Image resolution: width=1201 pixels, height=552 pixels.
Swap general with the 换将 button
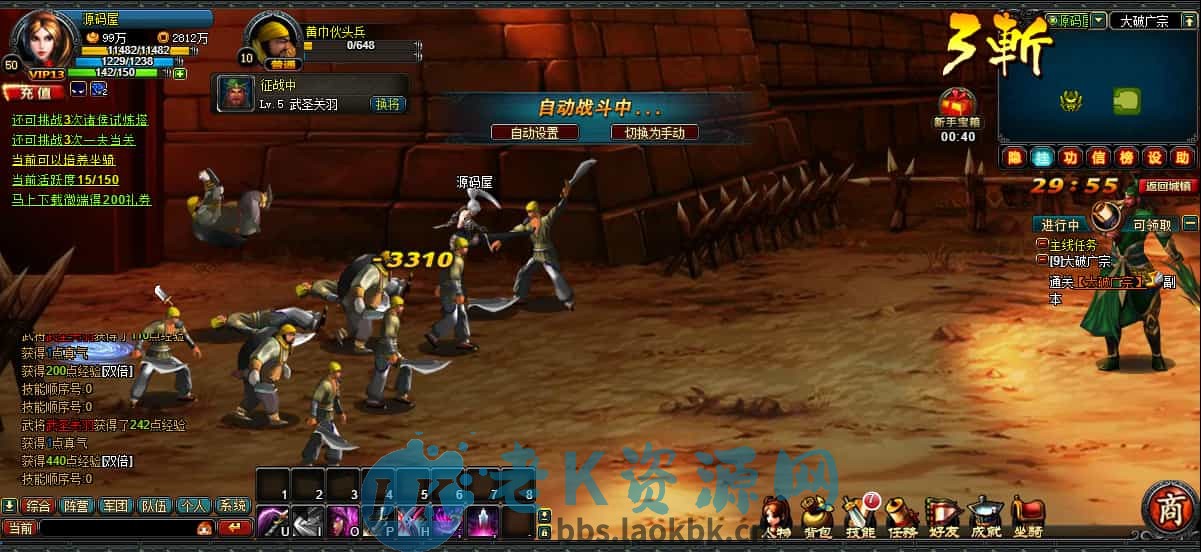(x=387, y=104)
